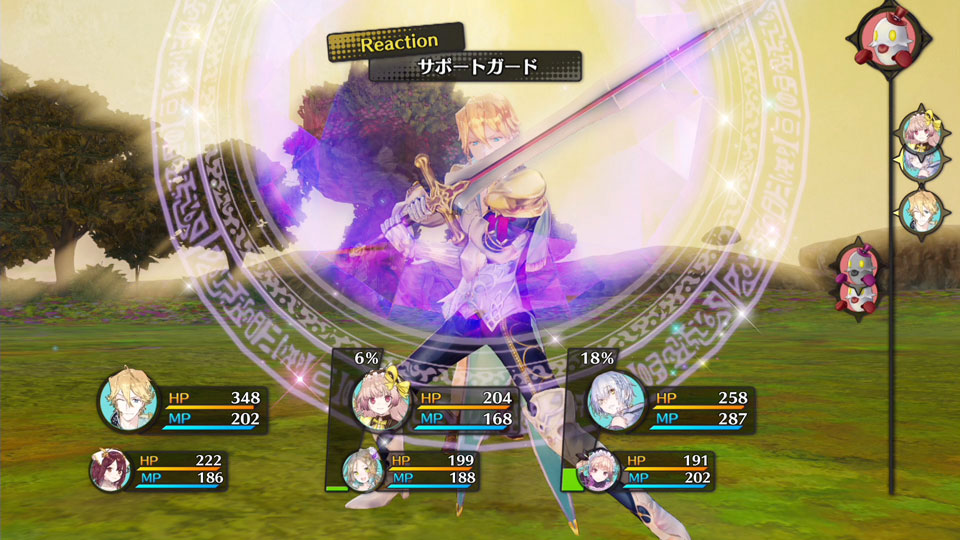960x540 pixels.
Task: Select the blonde swordsman's turn order icon
Action: pos(919,211)
